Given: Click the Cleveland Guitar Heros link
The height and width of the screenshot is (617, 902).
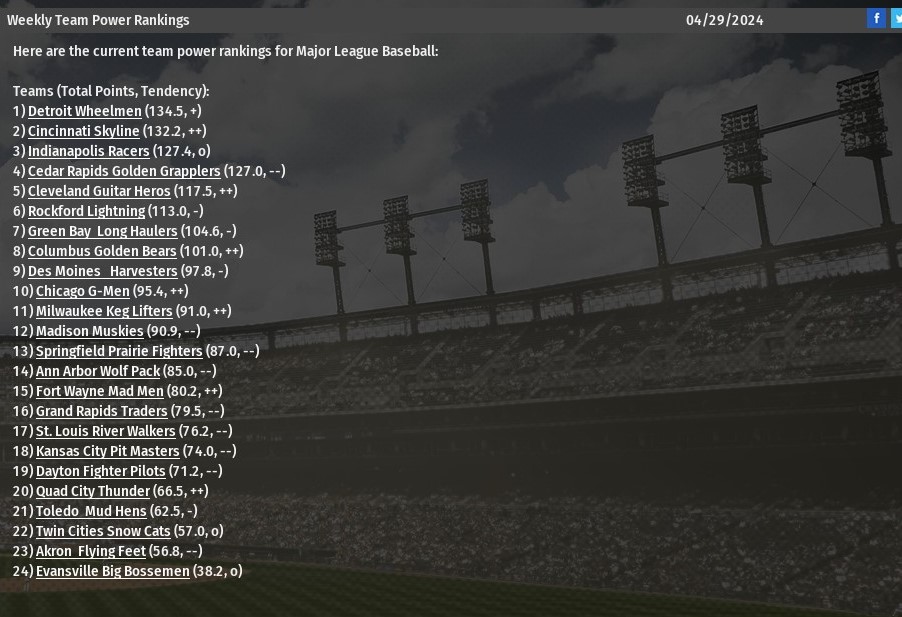Looking at the screenshot, I should coord(99,191).
